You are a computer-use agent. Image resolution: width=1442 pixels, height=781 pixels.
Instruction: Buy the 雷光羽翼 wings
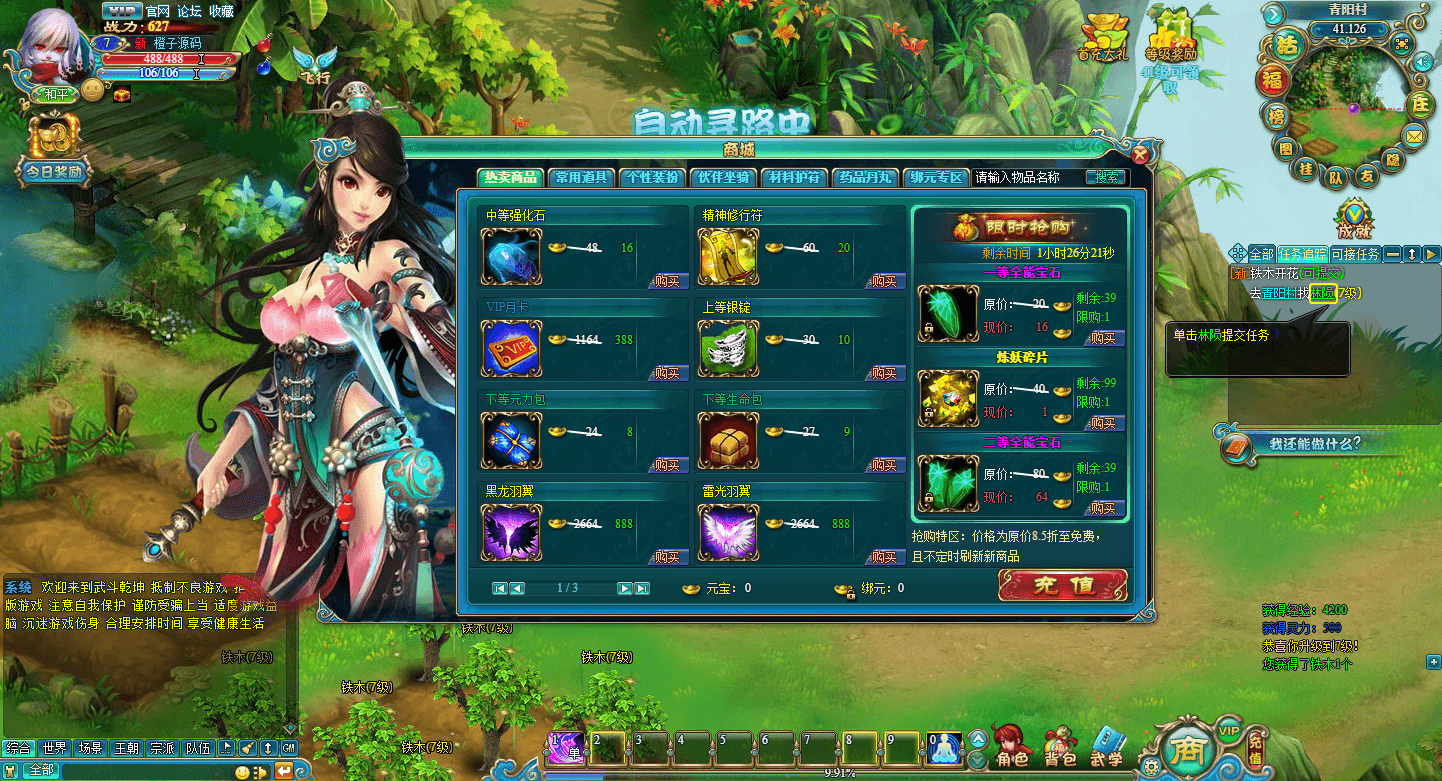pyautogui.click(x=884, y=557)
